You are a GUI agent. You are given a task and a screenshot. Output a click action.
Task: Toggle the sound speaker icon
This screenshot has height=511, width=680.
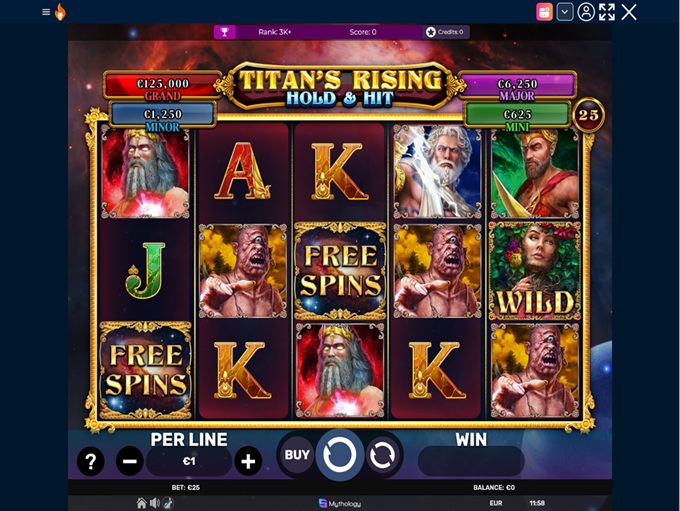(x=155, y=503)
